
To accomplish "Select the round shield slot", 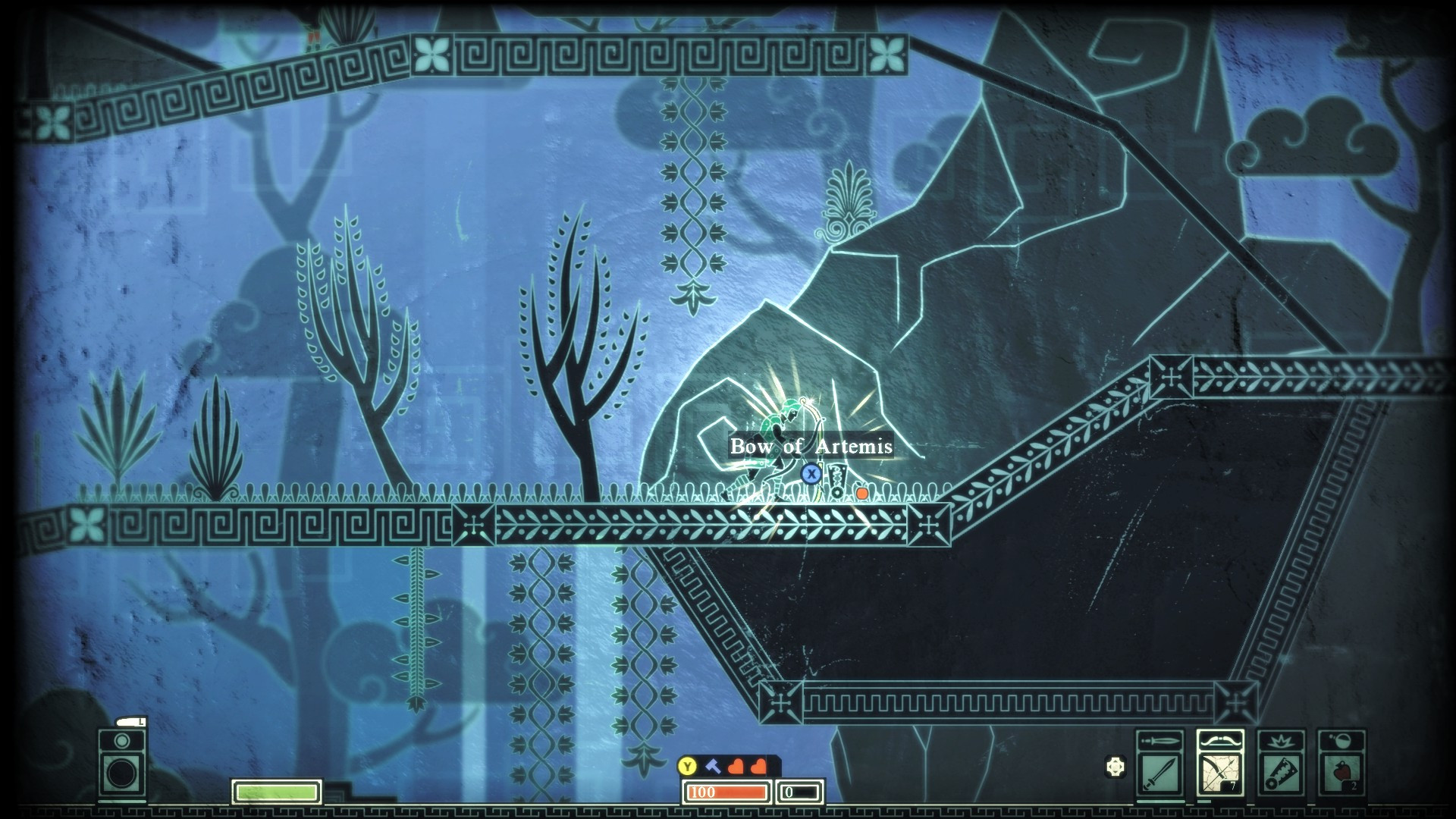I will (x=121, y=772).
